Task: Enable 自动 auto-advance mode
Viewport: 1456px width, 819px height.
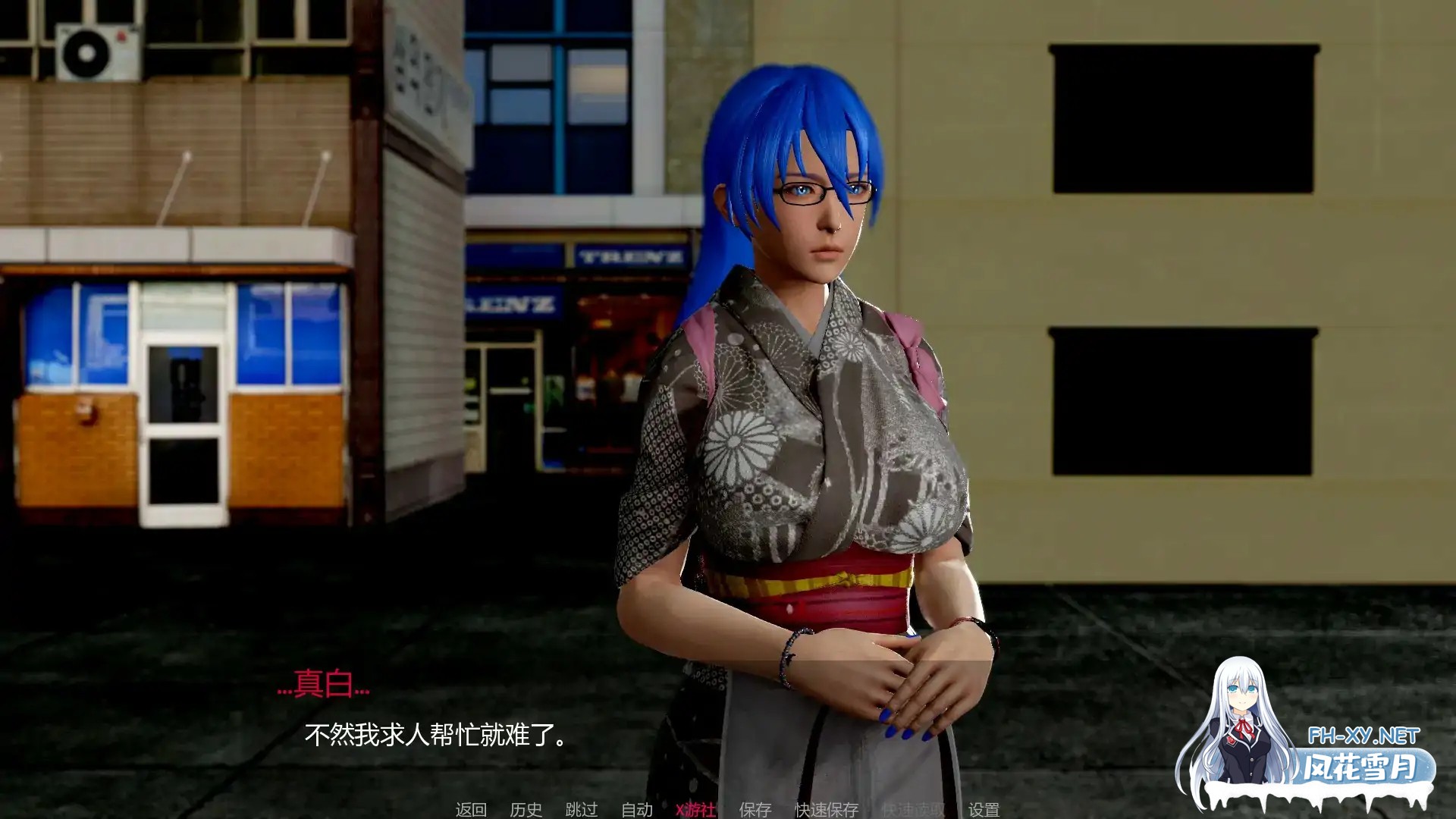Action: coord(635,810)
